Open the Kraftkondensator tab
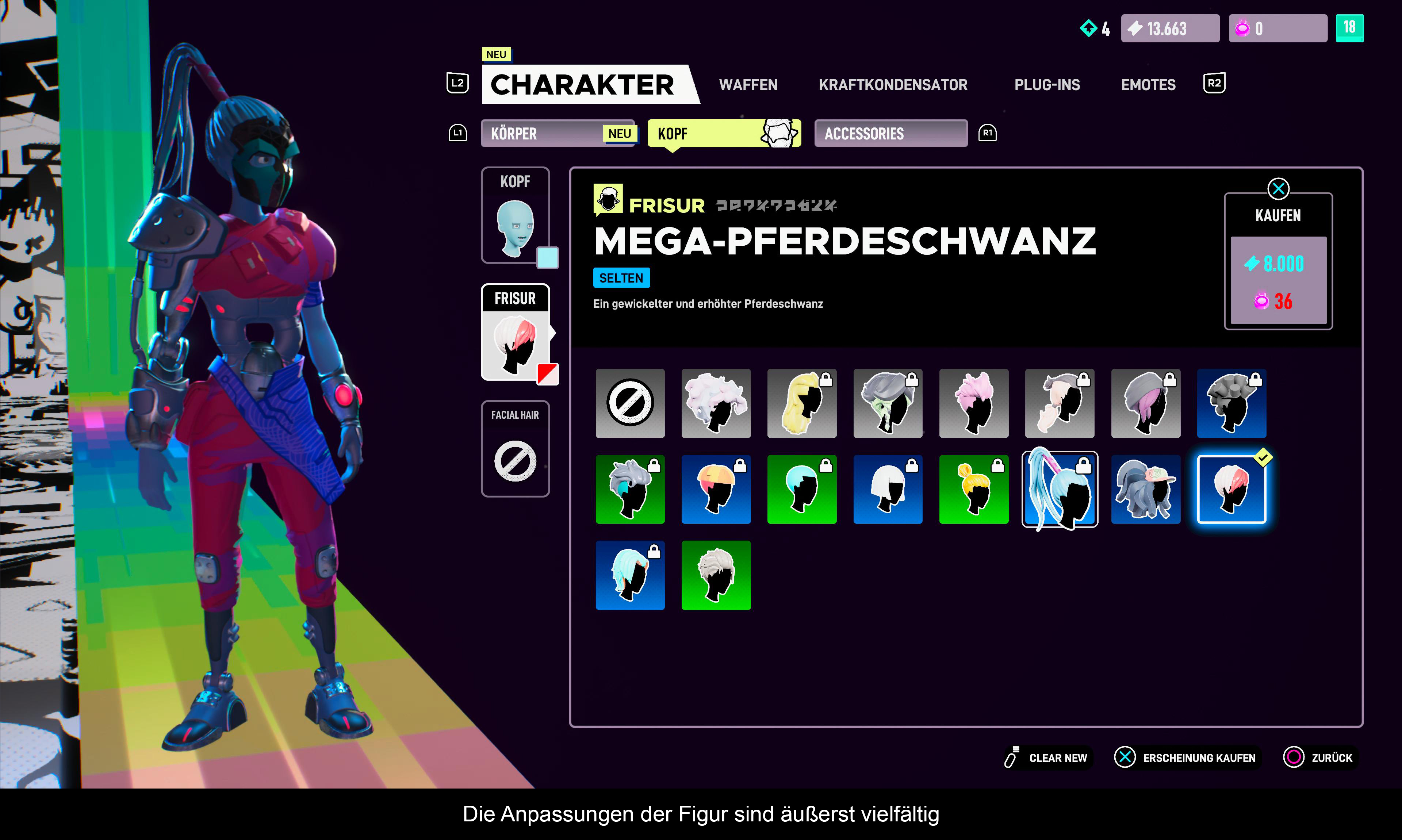Screen dimensions: 1402x840 (893, 85)
